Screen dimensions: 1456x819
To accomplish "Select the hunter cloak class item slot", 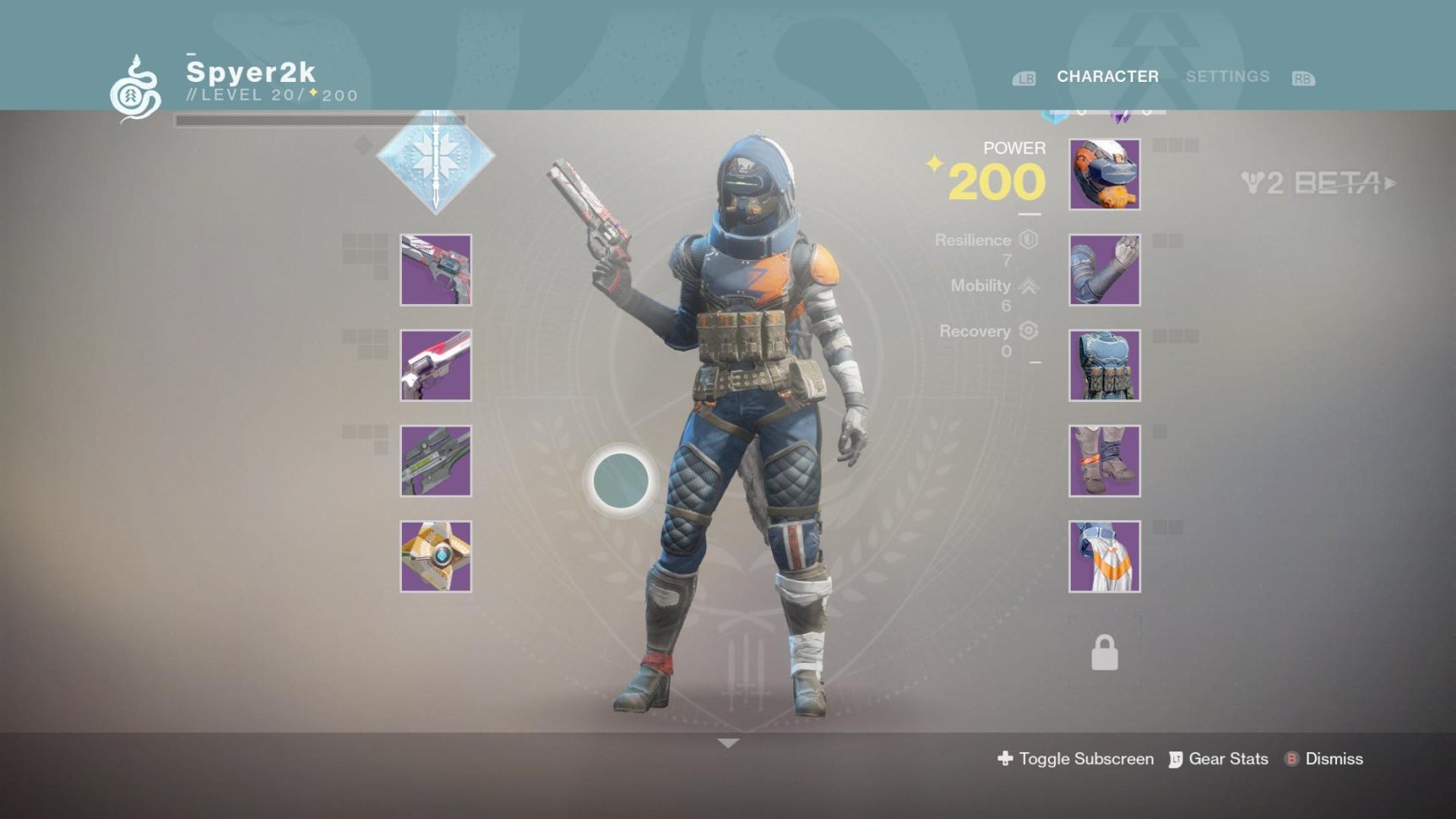I will click(1105, 556).
